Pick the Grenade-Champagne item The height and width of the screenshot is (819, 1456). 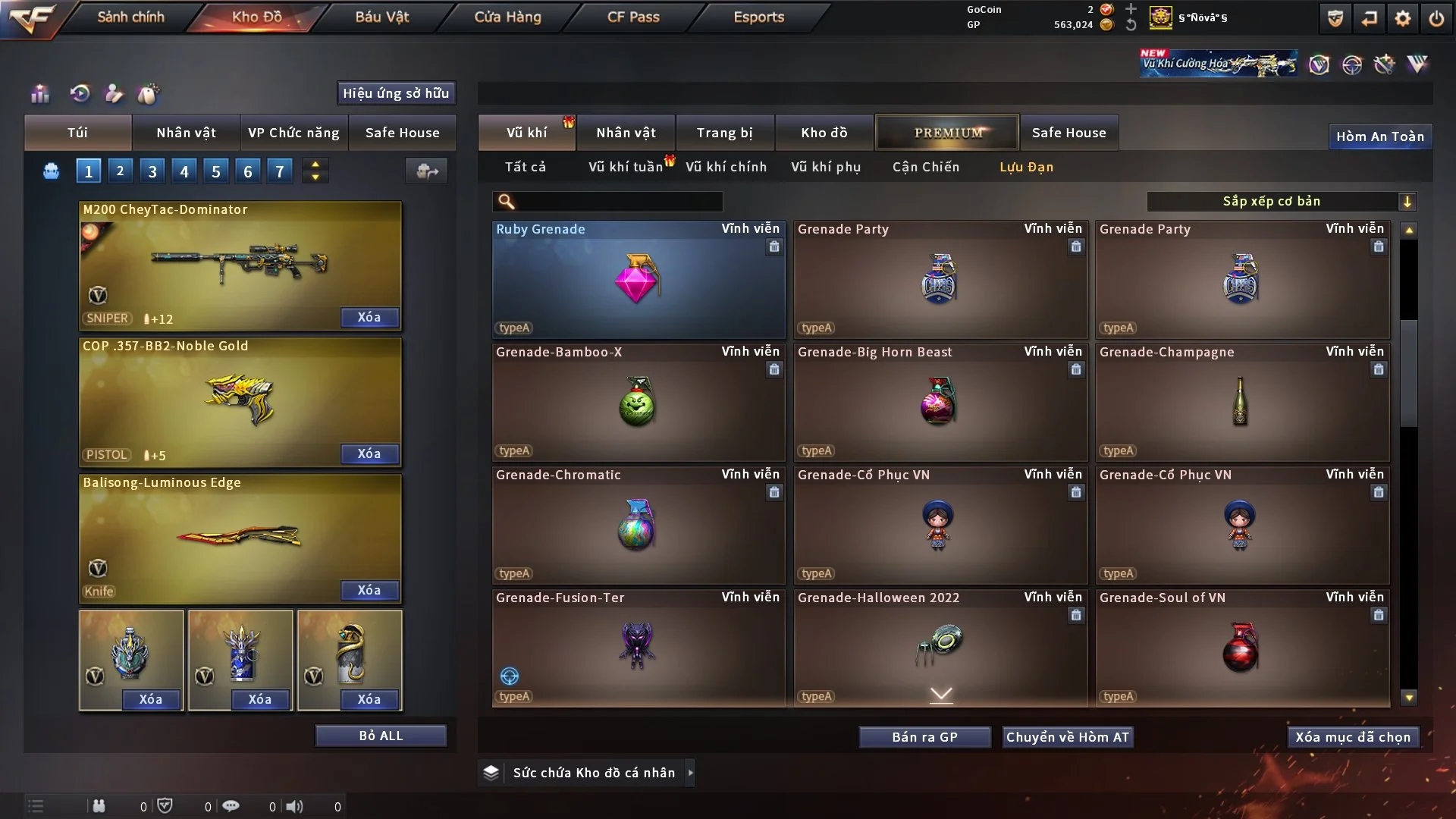[x=1241, y=403]
